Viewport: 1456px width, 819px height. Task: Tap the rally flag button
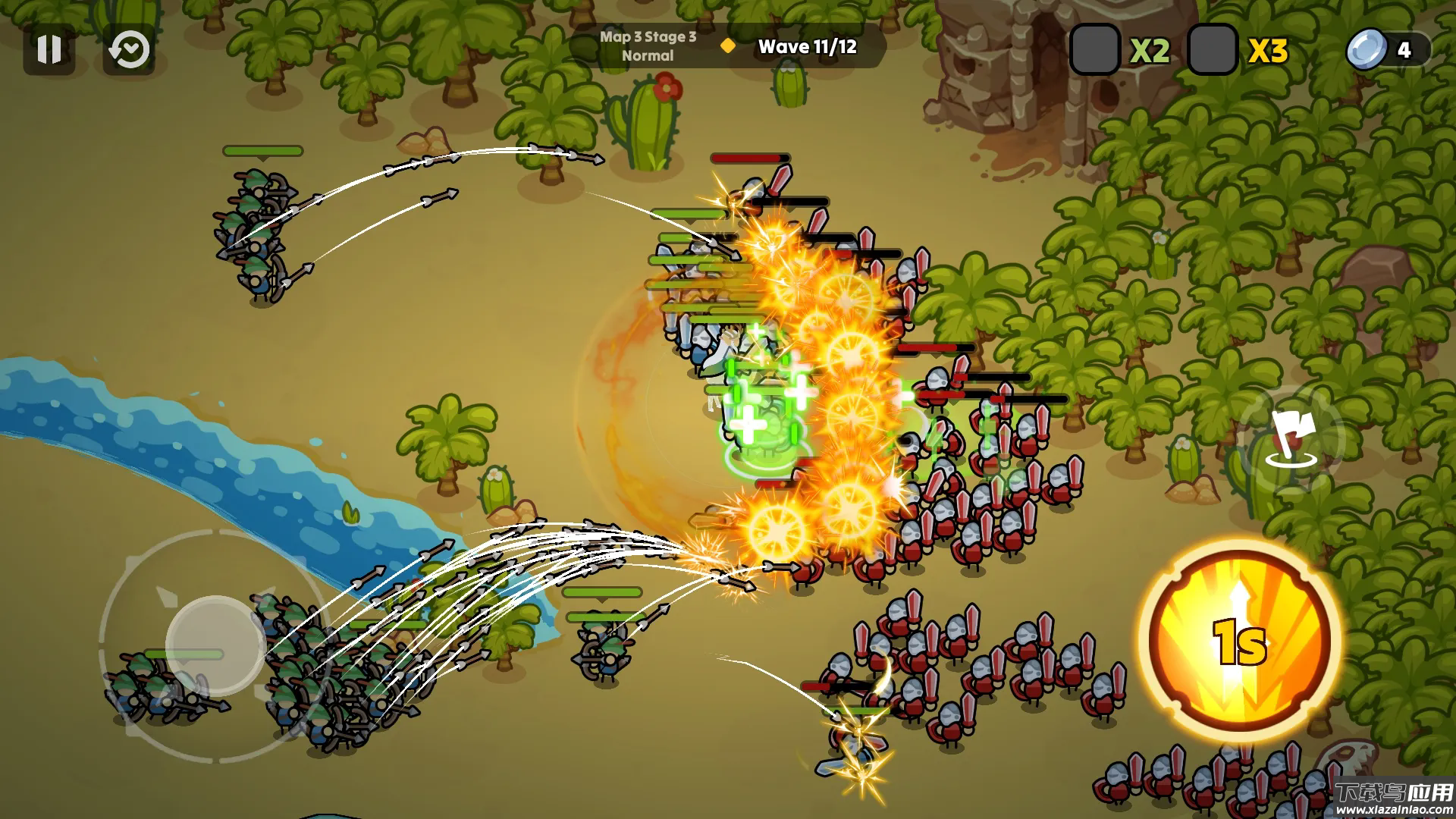point(1291,440)
